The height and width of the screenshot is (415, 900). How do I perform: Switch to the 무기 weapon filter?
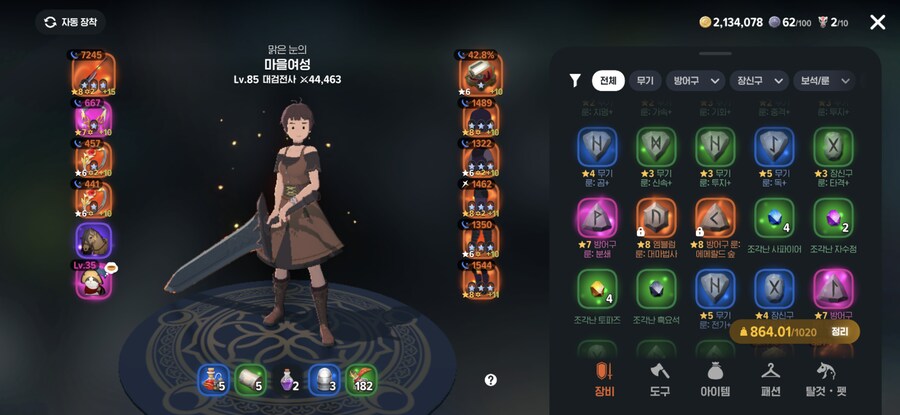click(x=644, y=81)
